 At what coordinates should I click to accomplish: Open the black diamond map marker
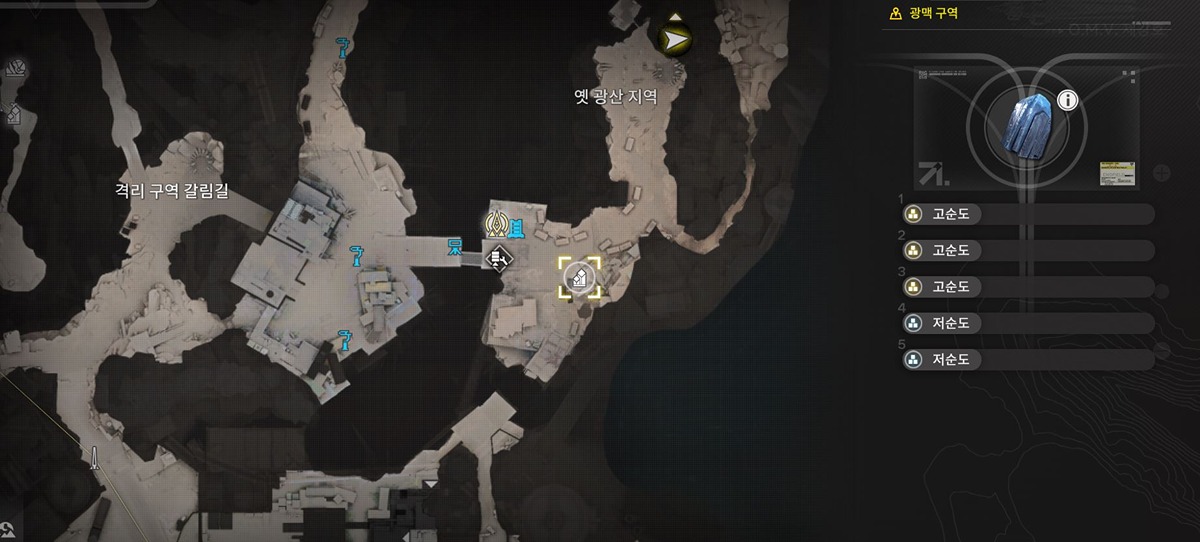pos(497,259)
